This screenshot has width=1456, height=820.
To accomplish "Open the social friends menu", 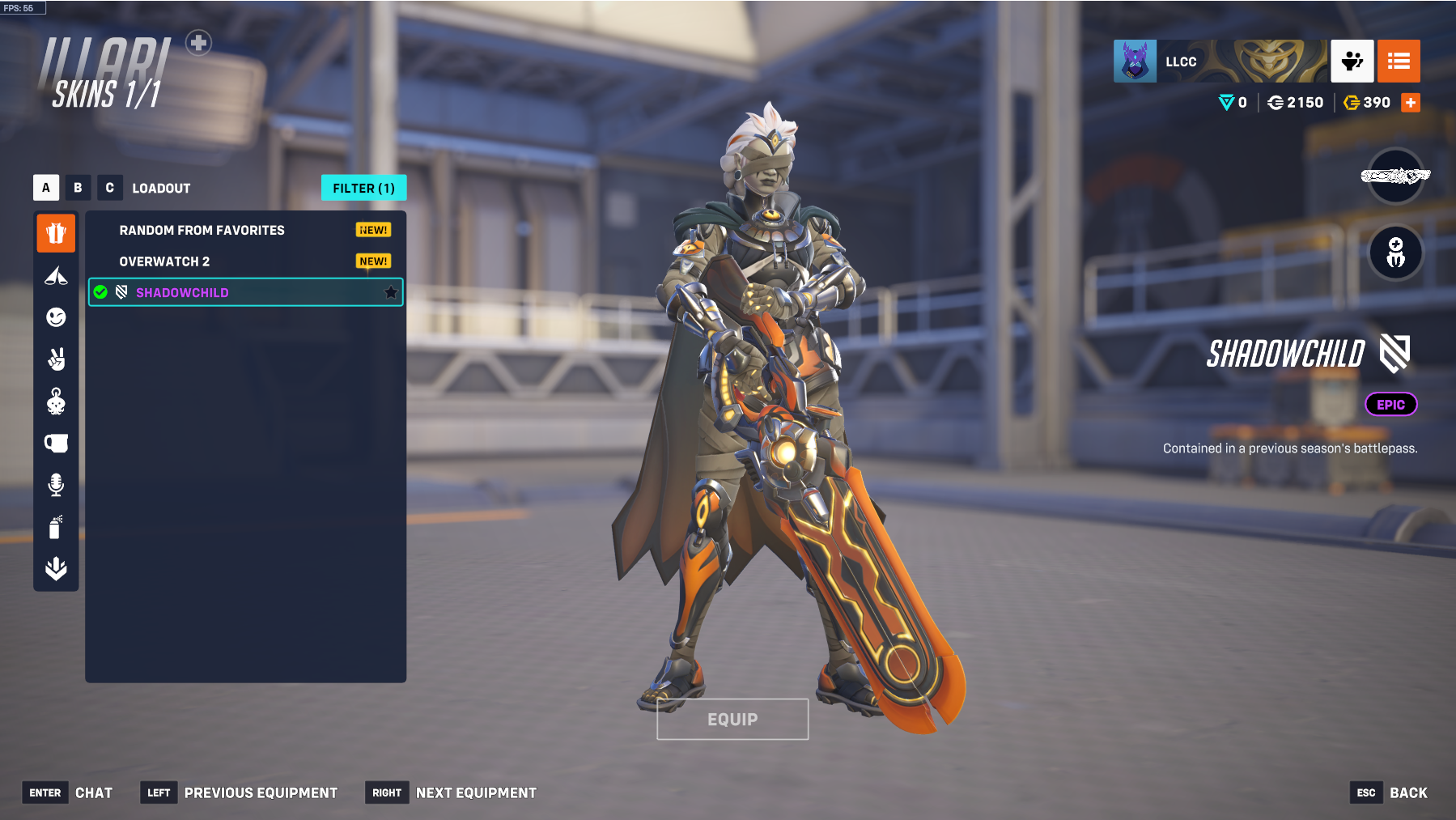I will click(x=1352, y=62).
